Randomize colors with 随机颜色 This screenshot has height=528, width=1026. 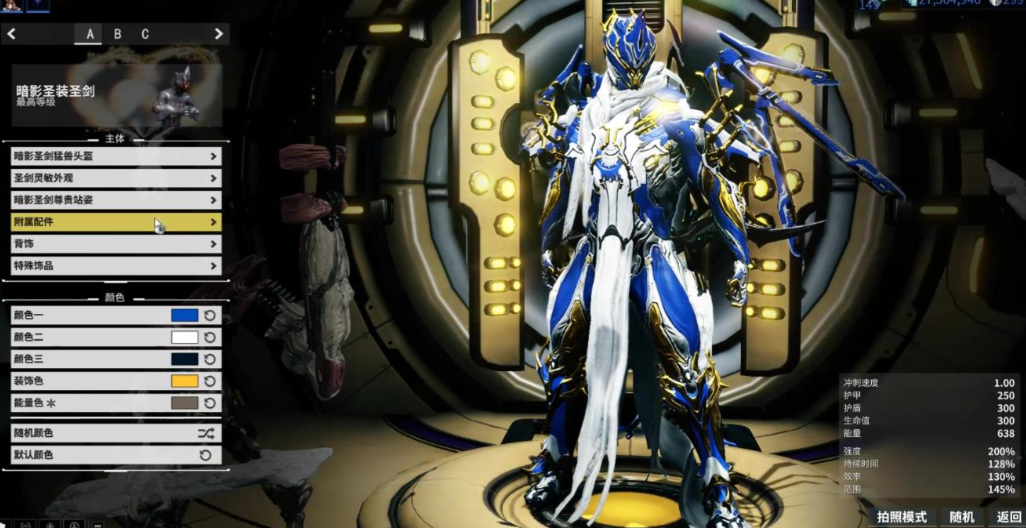pos(115,433)
